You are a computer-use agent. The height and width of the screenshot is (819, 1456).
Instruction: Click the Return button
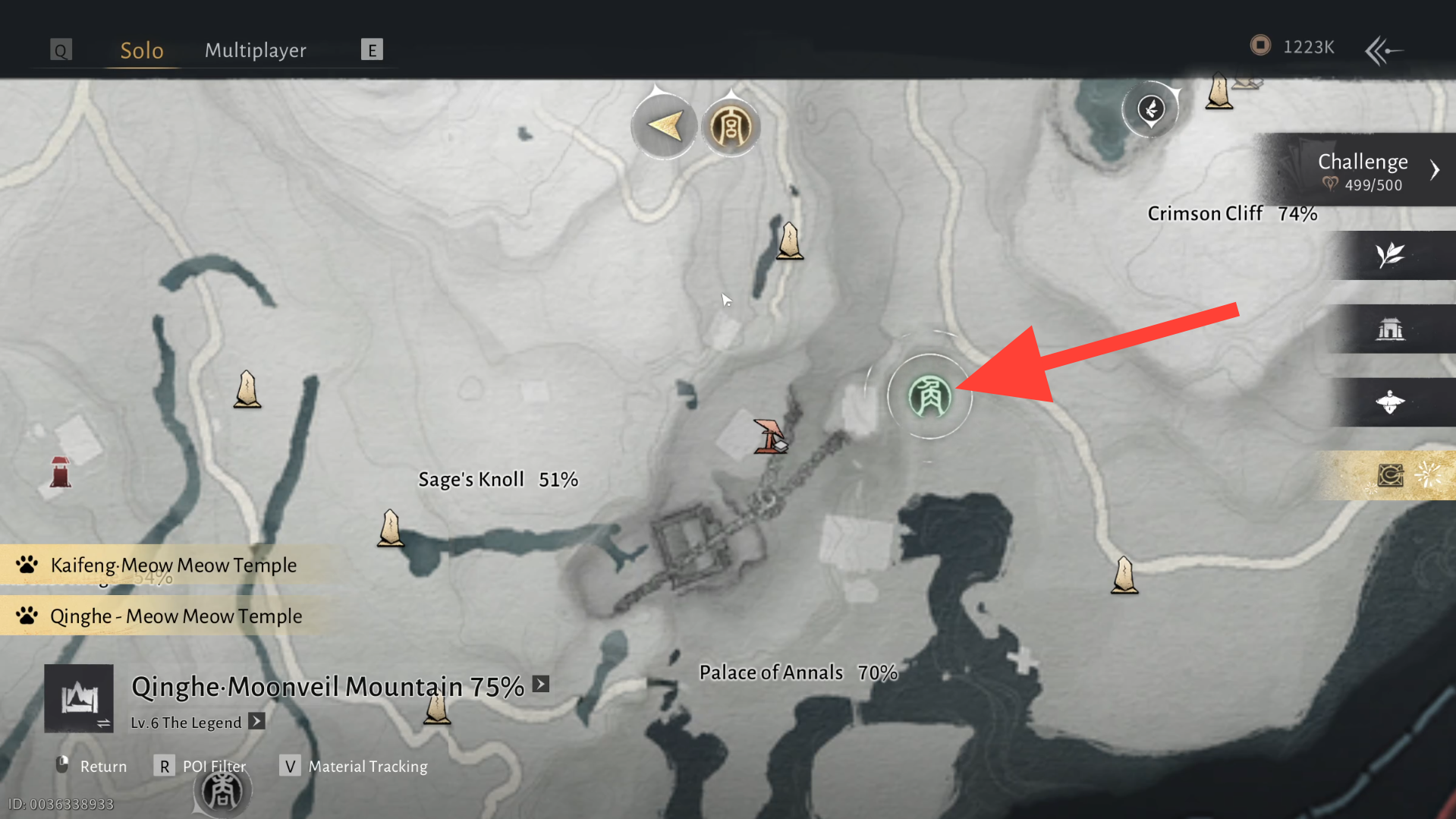91,766
